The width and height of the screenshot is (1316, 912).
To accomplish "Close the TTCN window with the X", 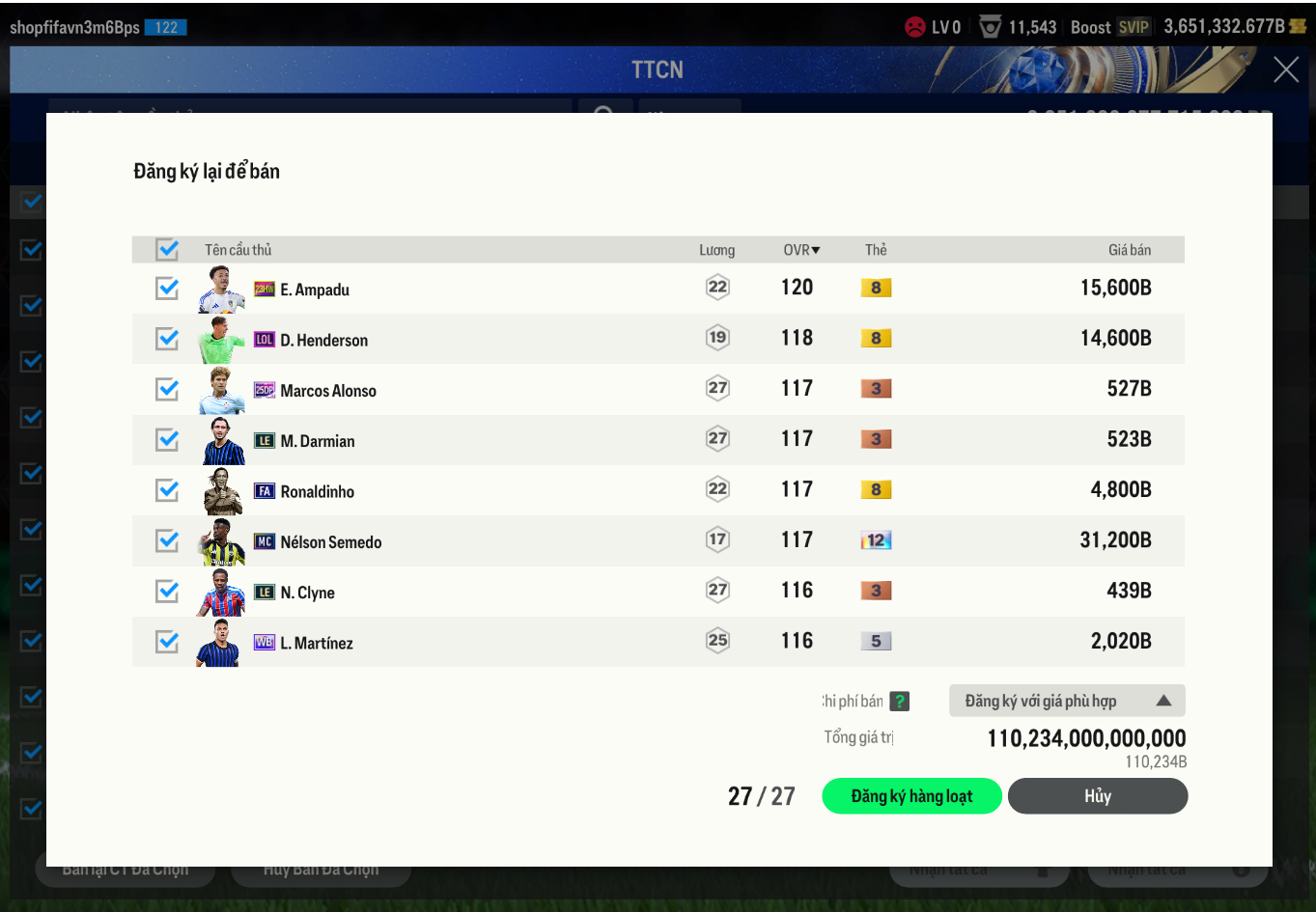I will (x=1285, y=69).
